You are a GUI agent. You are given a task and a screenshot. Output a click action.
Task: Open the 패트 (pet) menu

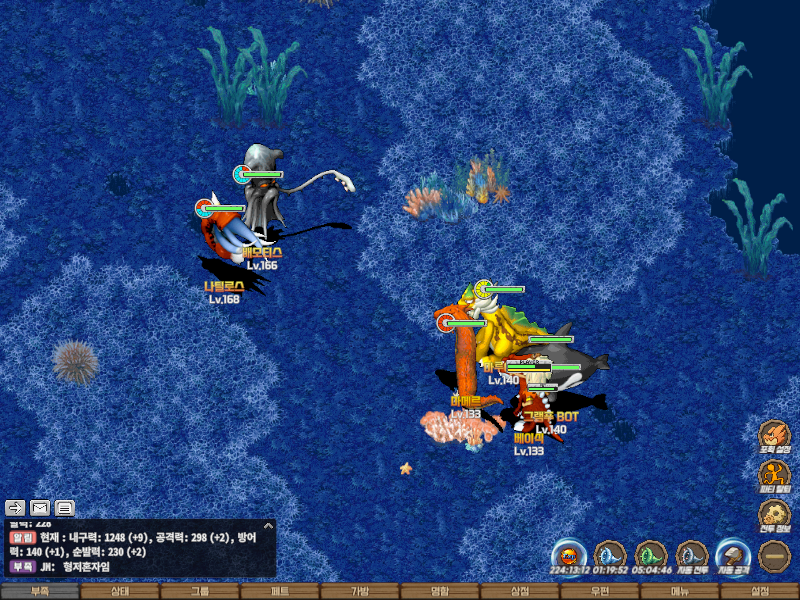point(280,592)
